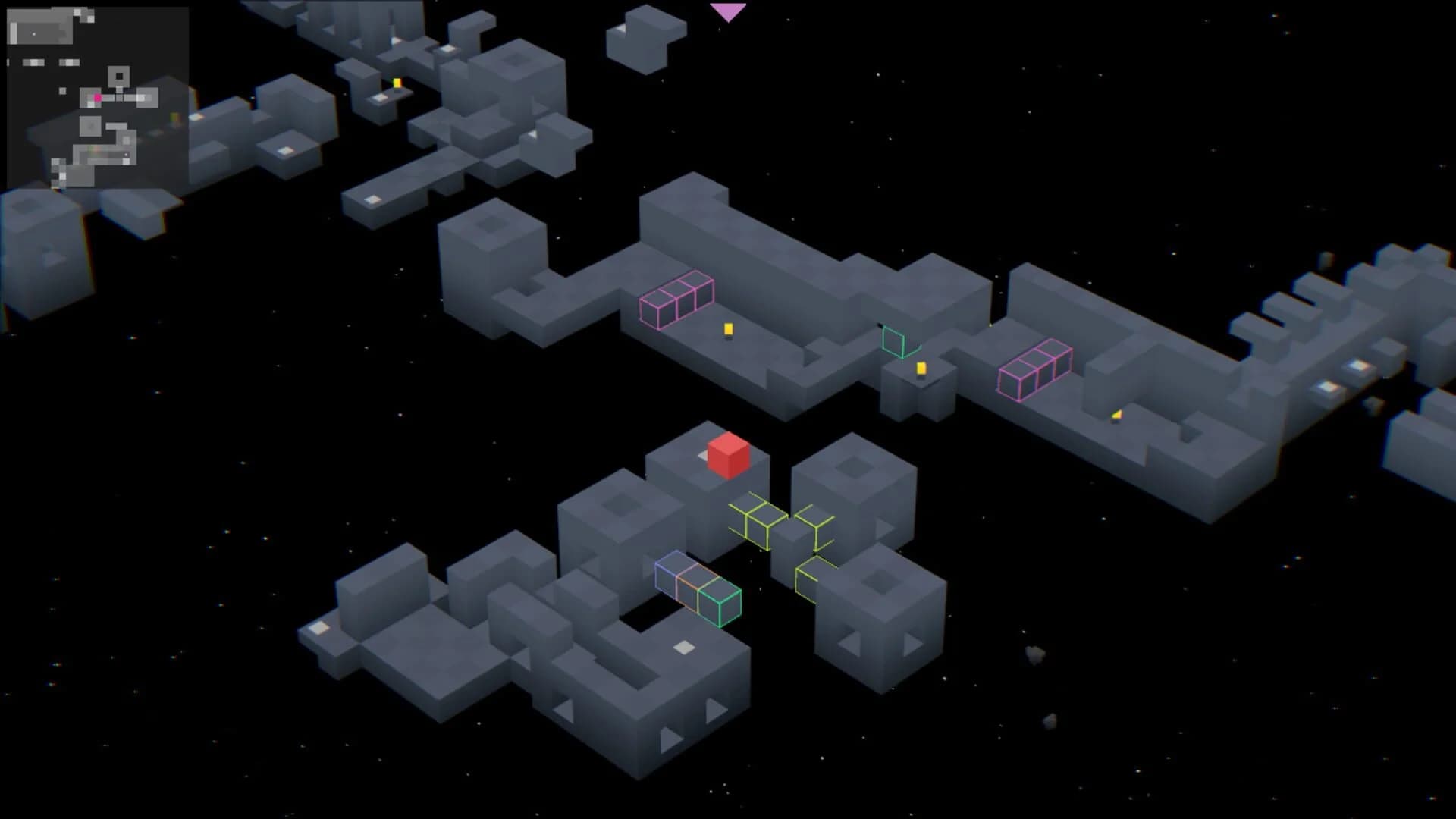The height and width of the screenshot is (819, 1456).
Task: Expand the minimap in the top-left corner
Action: 97,97
